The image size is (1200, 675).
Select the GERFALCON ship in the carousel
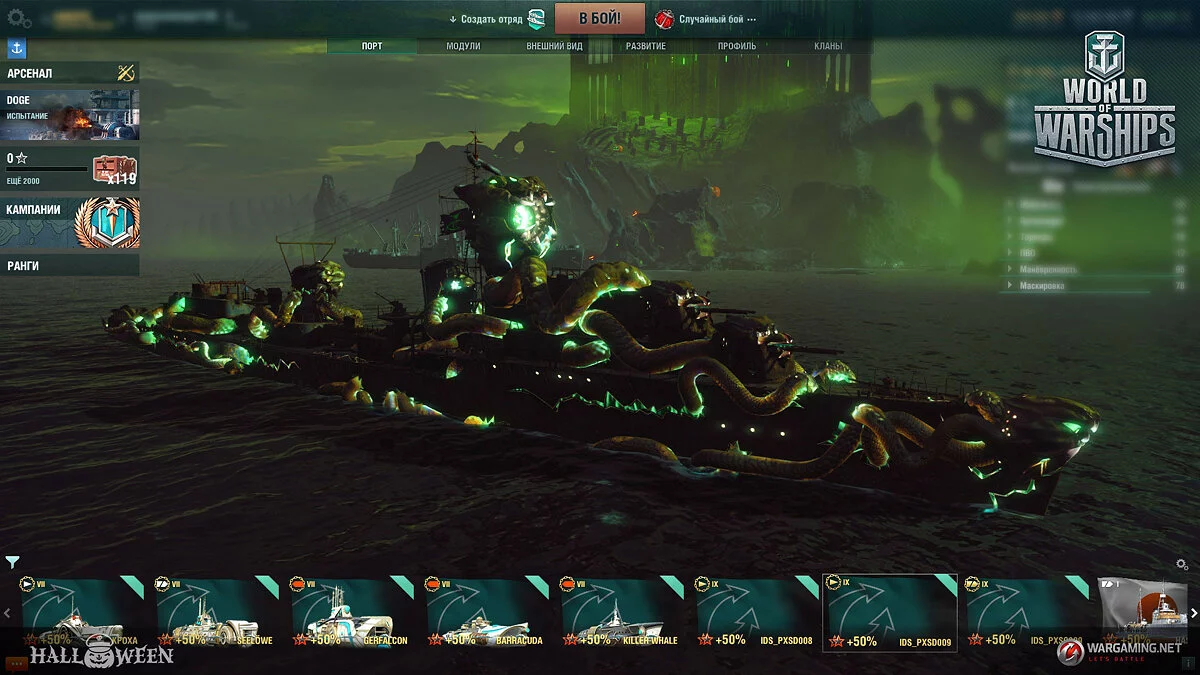point(348,614)
